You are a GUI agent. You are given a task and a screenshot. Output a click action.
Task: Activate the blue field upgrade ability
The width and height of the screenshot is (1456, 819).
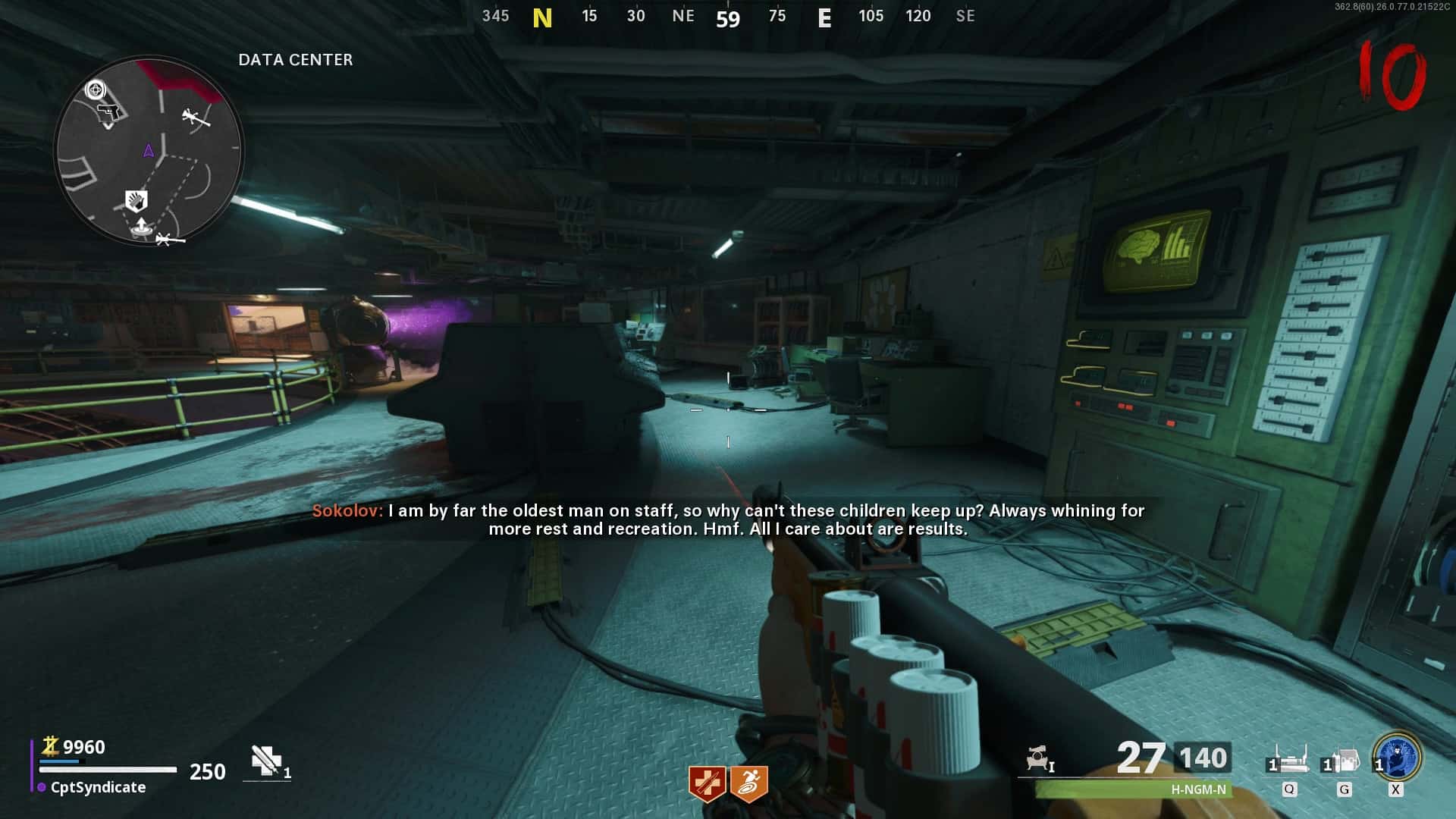pos(1397,756)
